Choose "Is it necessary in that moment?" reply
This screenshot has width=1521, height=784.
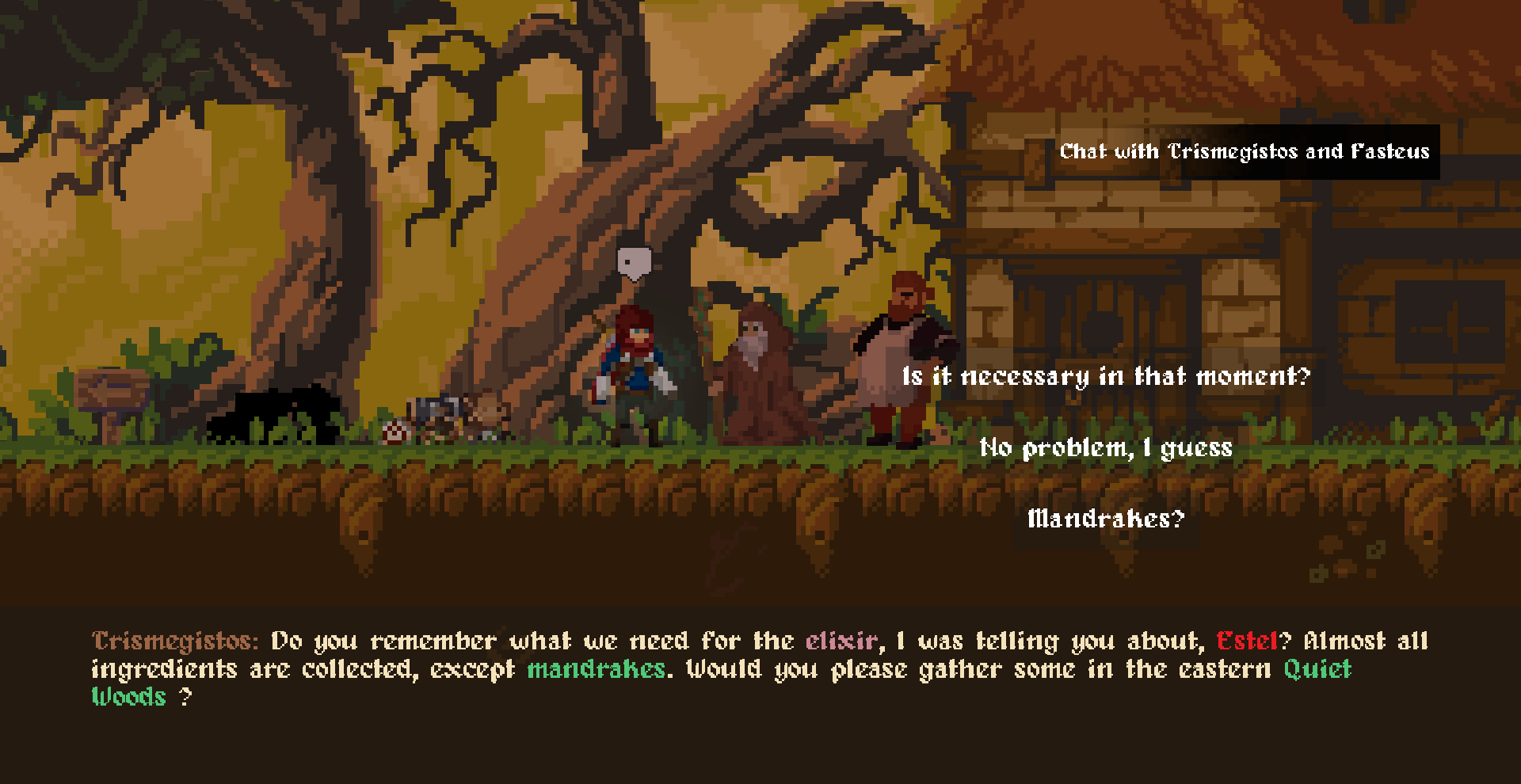pos(1106,376)
